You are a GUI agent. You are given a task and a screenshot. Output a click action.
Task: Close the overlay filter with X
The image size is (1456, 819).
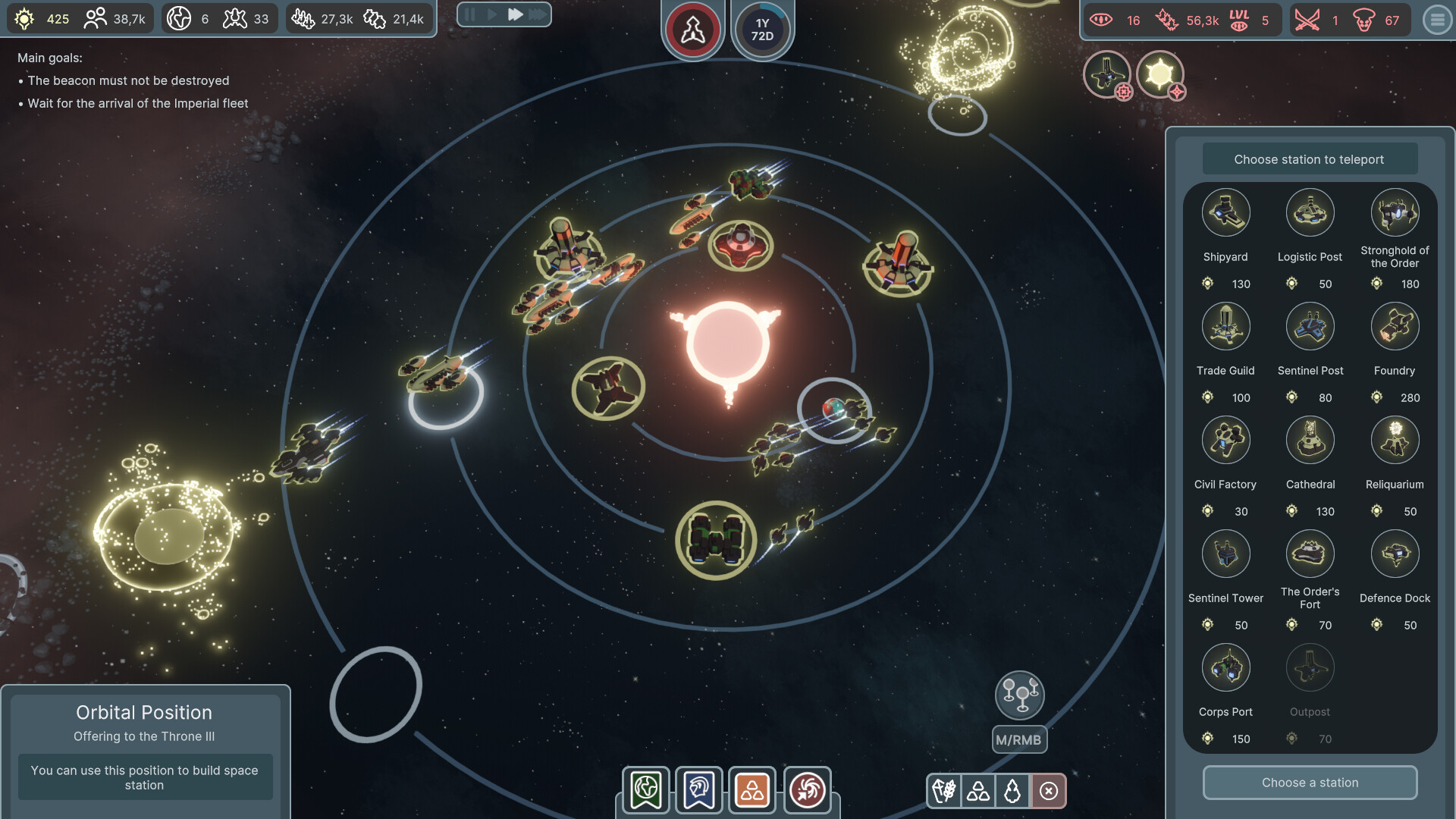[1049, 791]
